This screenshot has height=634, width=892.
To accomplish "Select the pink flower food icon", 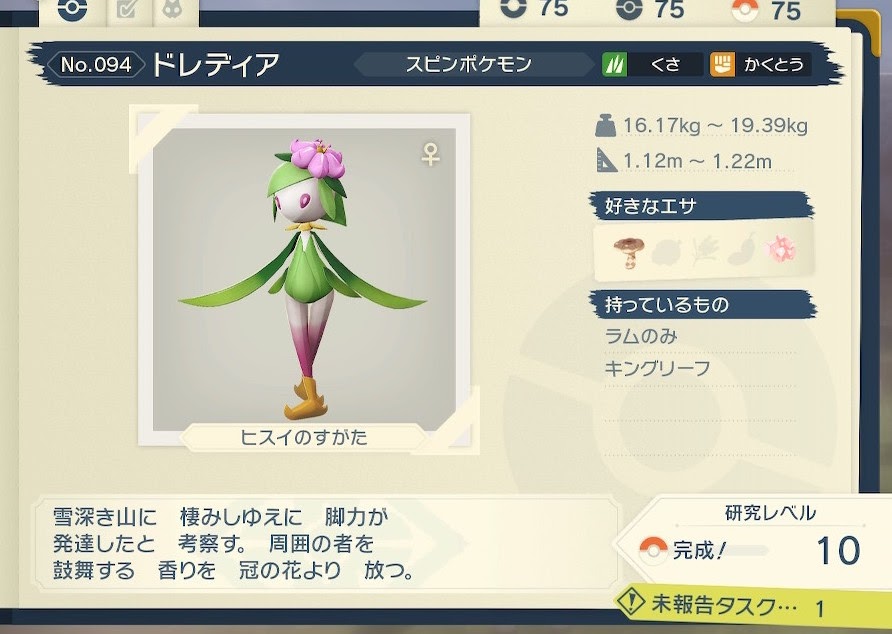I will click(x=780, y=250).
